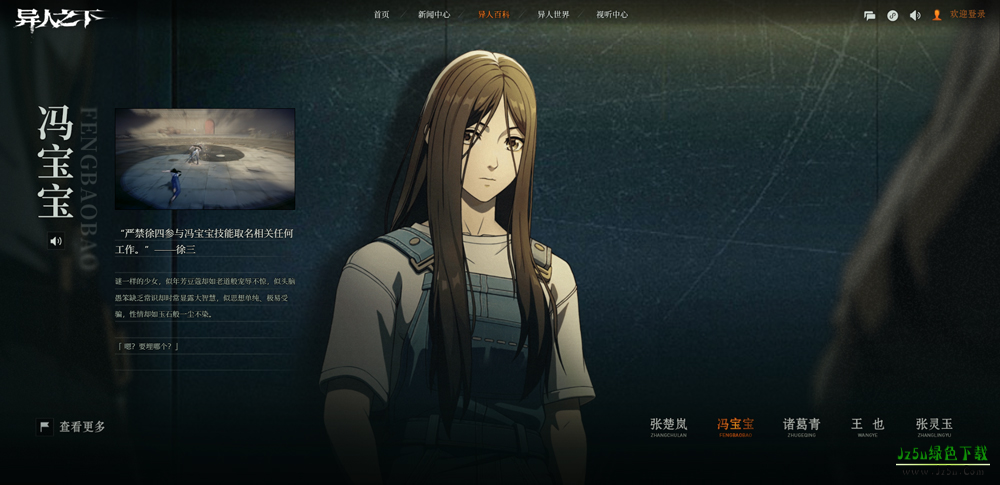Choose character 诸葛青
Screen dimensions: 1000x485
click(x=801, y=426)
